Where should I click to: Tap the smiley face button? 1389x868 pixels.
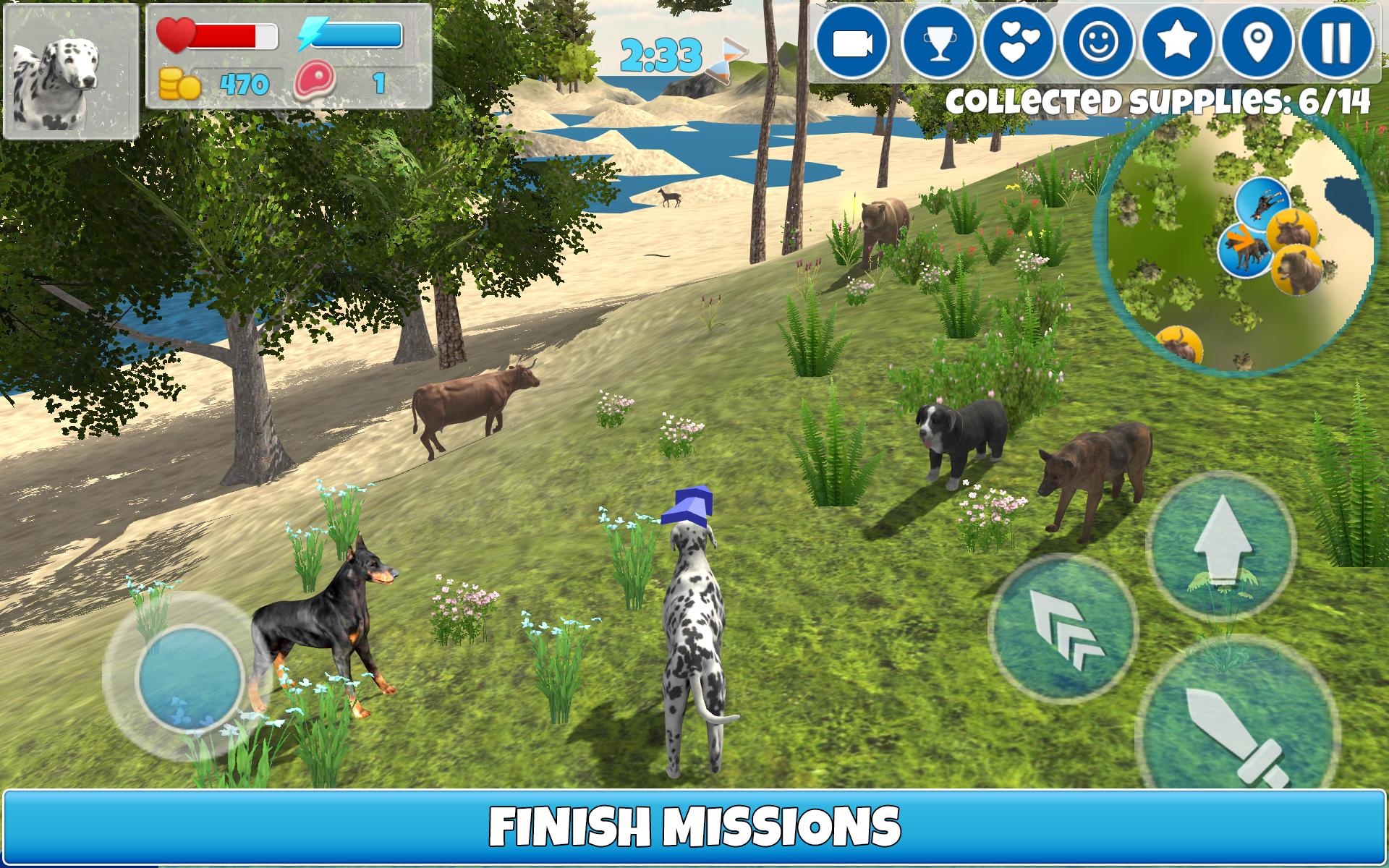click(1097, 43)
